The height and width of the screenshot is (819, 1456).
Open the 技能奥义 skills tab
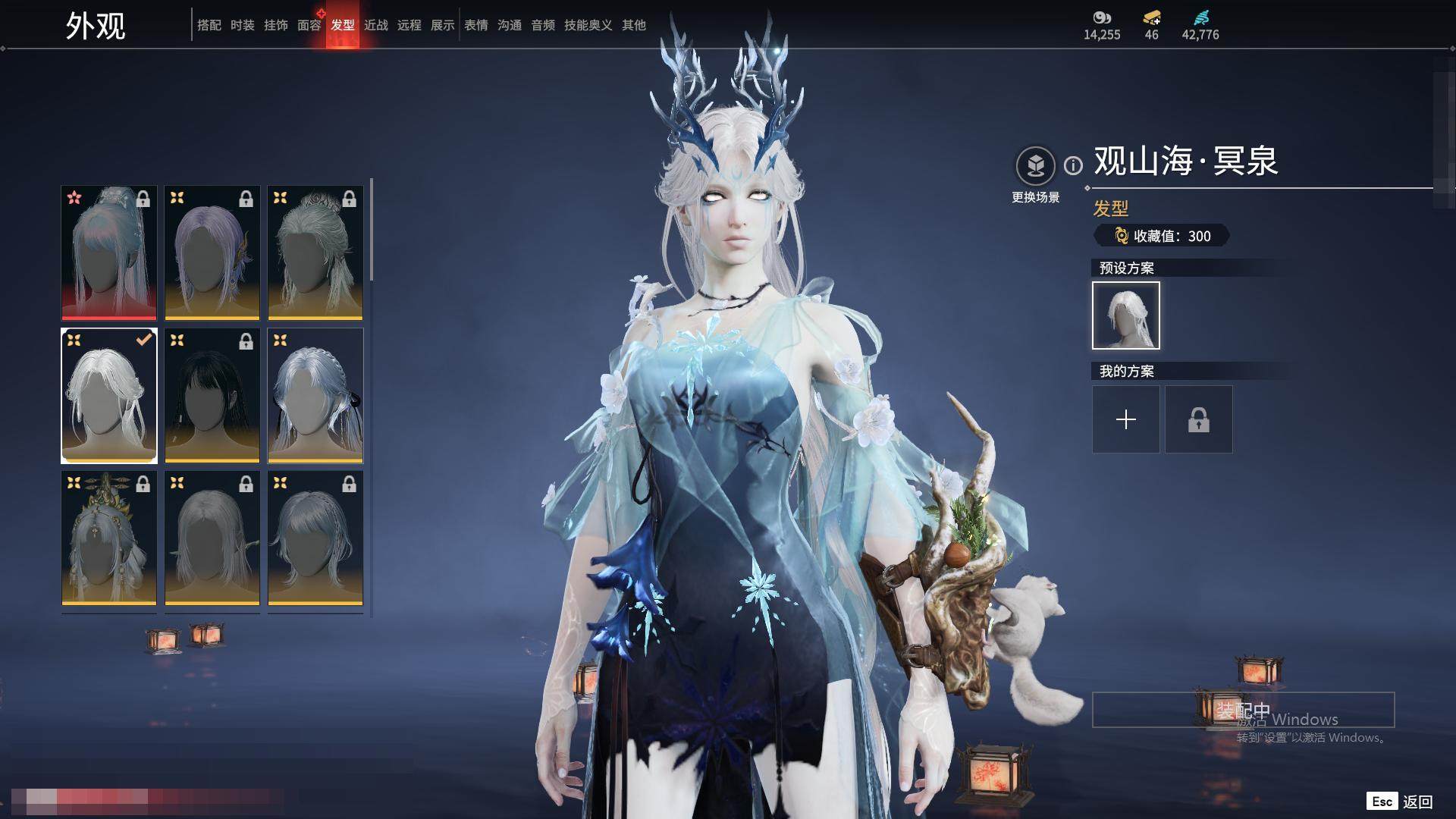pos(588,25)
